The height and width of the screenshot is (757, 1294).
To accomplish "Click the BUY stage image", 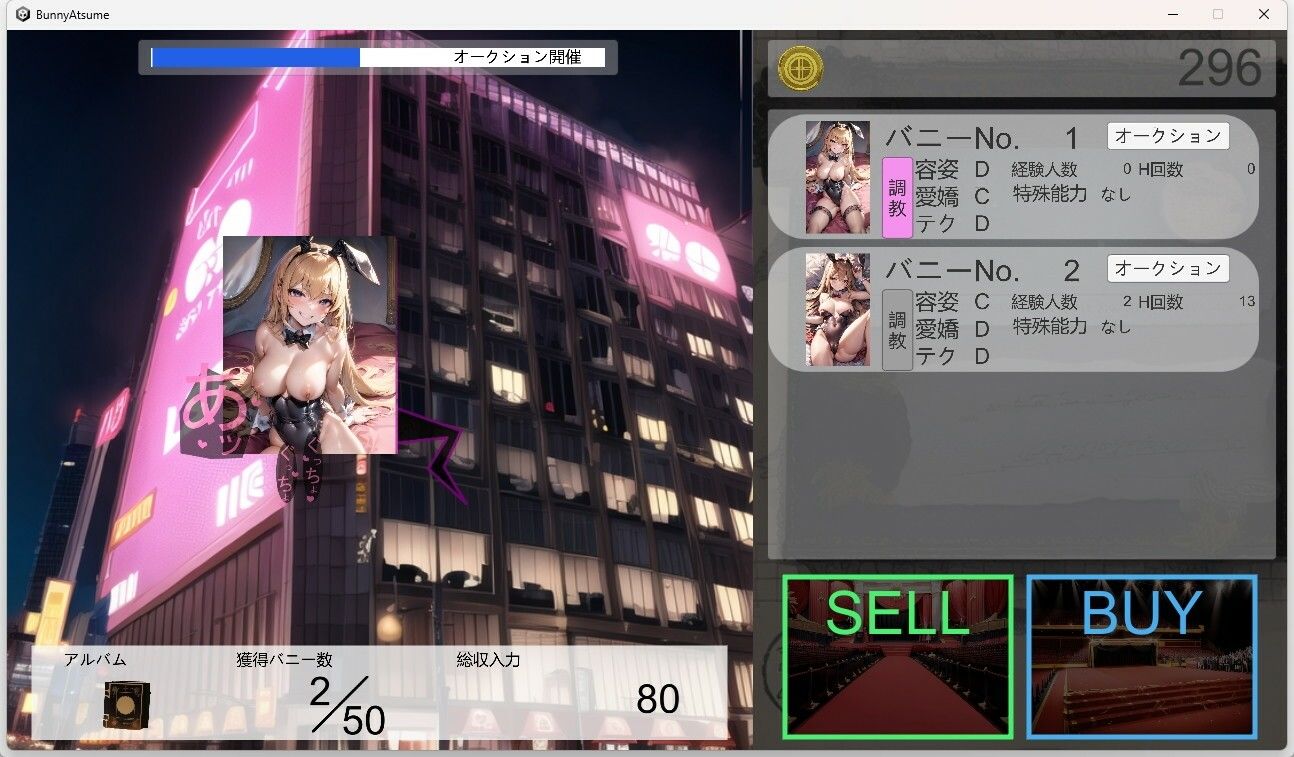I will (1141, 655).
